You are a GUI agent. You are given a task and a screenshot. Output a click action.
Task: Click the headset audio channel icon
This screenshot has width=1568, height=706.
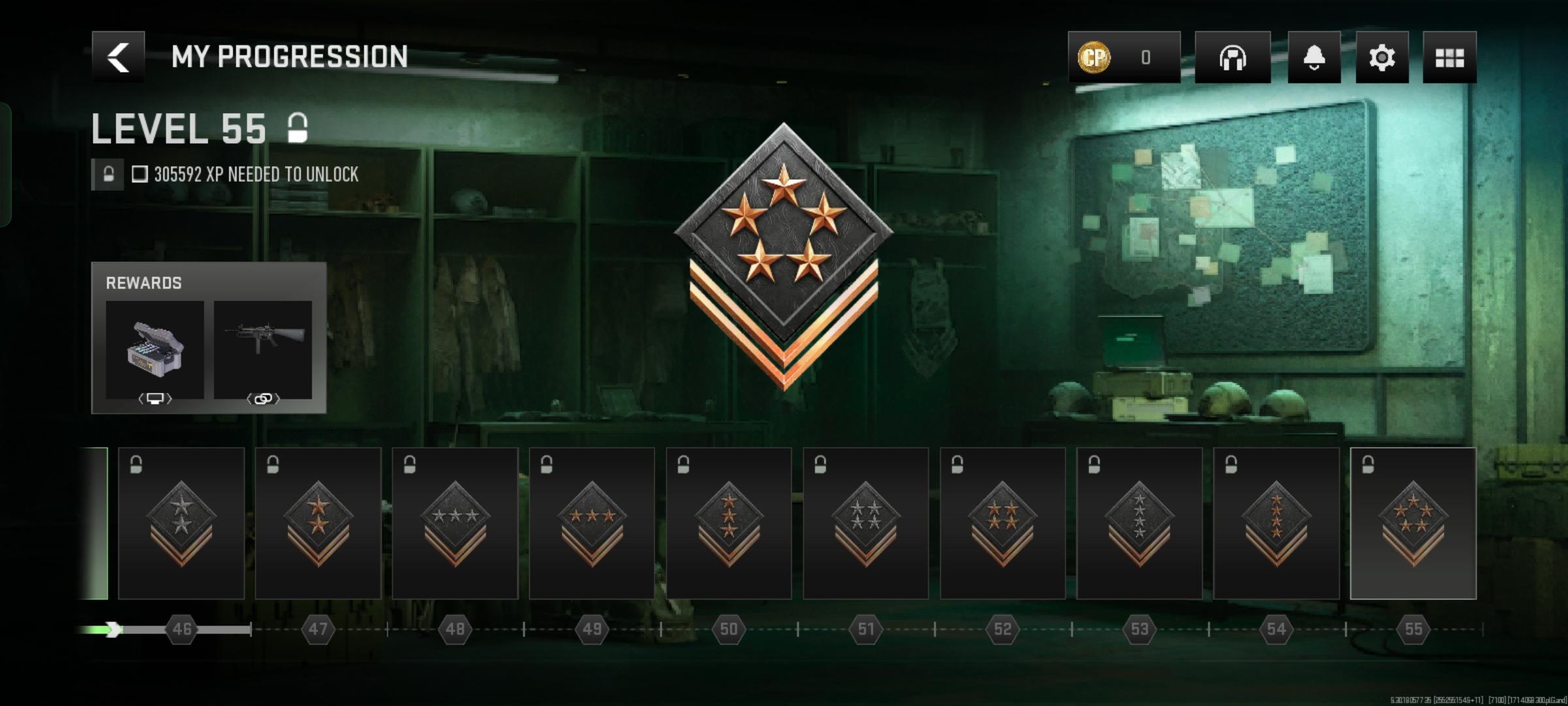(x=1233, y=58)
